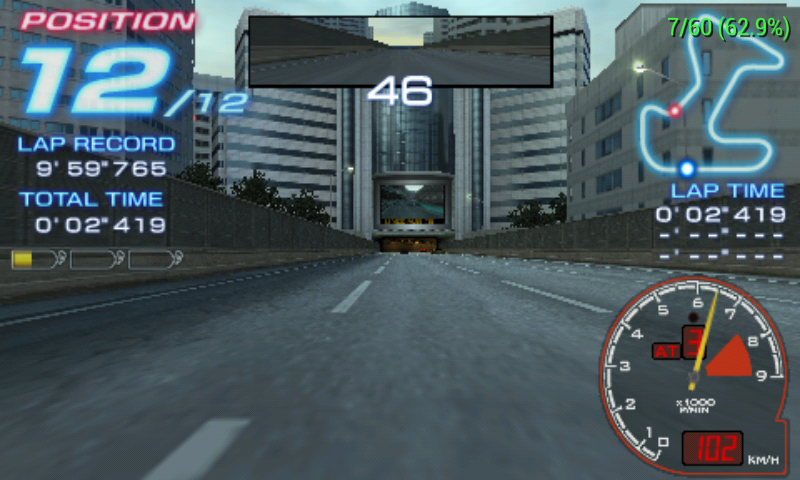Click the tachometer RPM dial
The image size is (800, 480).
690,372
